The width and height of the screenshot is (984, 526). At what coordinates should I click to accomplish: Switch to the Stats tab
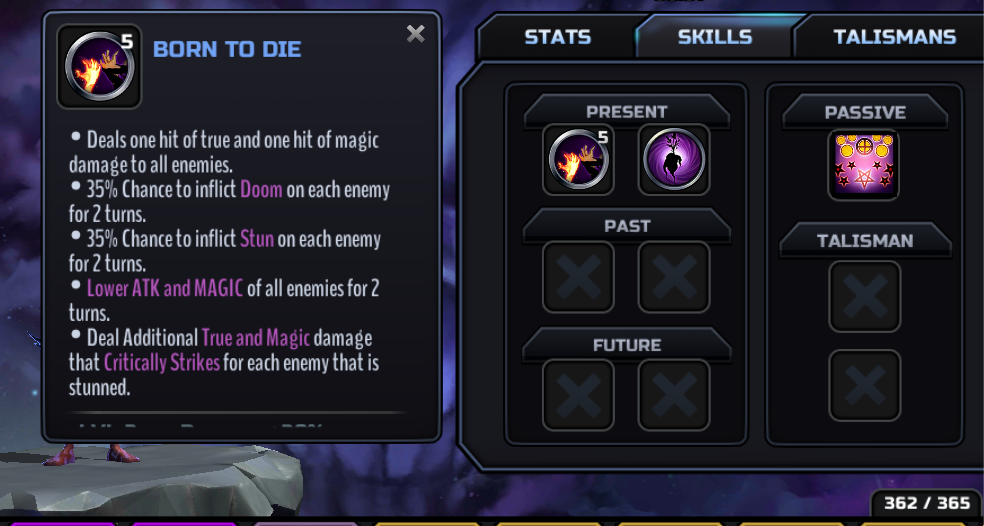[557, 37]
